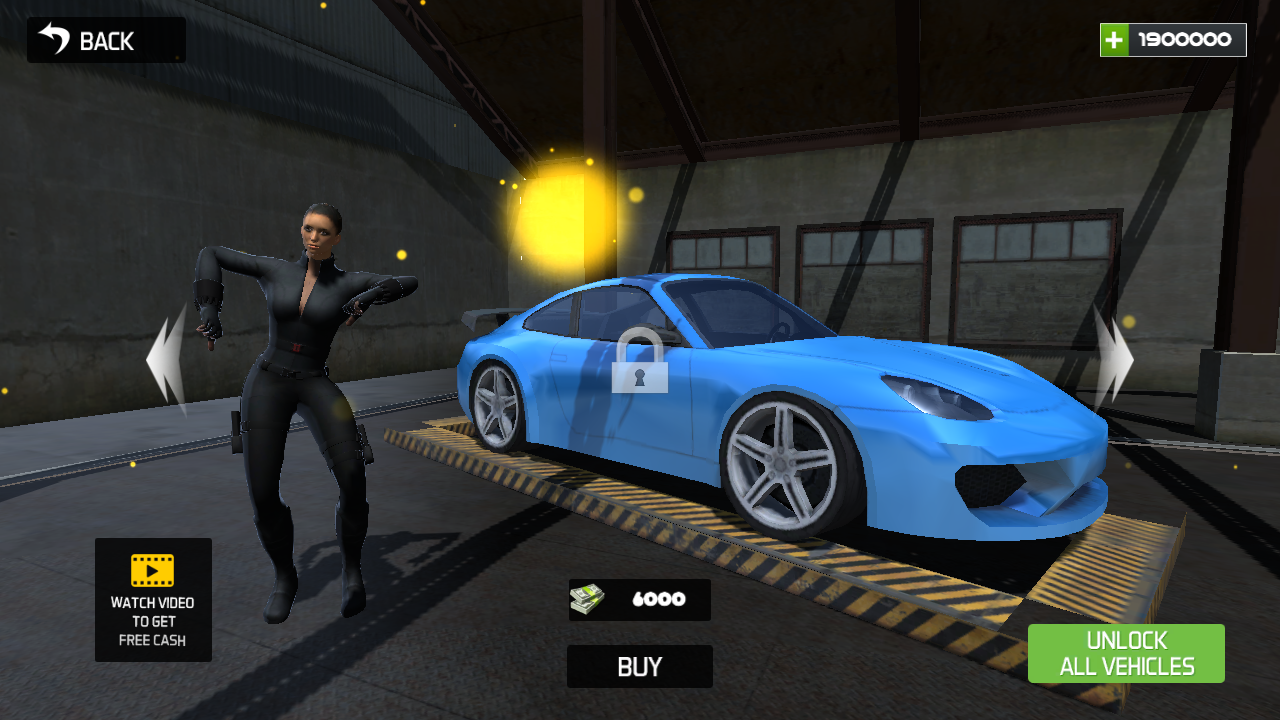Image resolution: width=1280 pixels, height=720 pixels.
Task: Add more cash with the green plus
Action: pyautogui.click(x=1114, y=40)
